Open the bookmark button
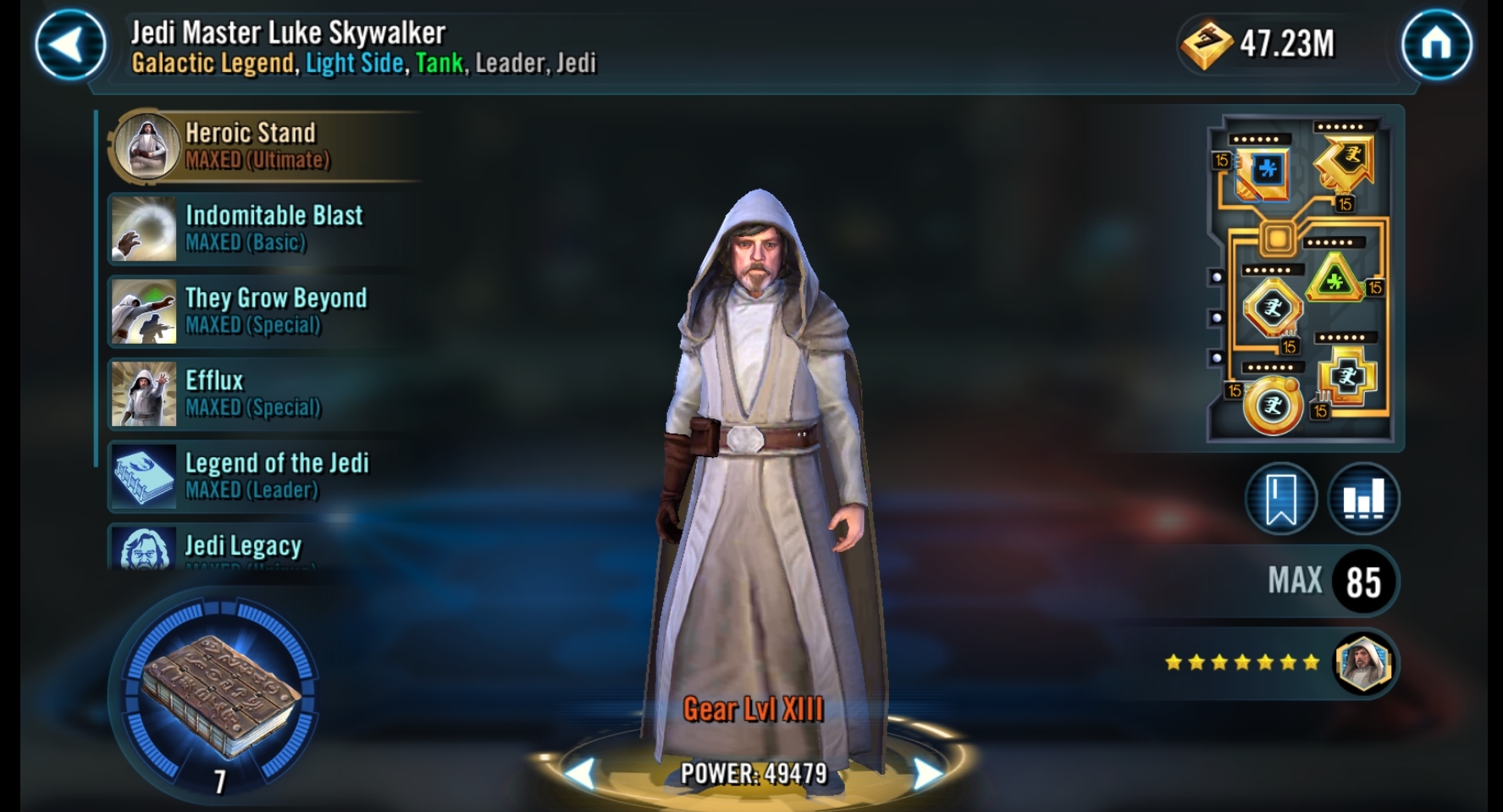 (x=1280, y=499)
